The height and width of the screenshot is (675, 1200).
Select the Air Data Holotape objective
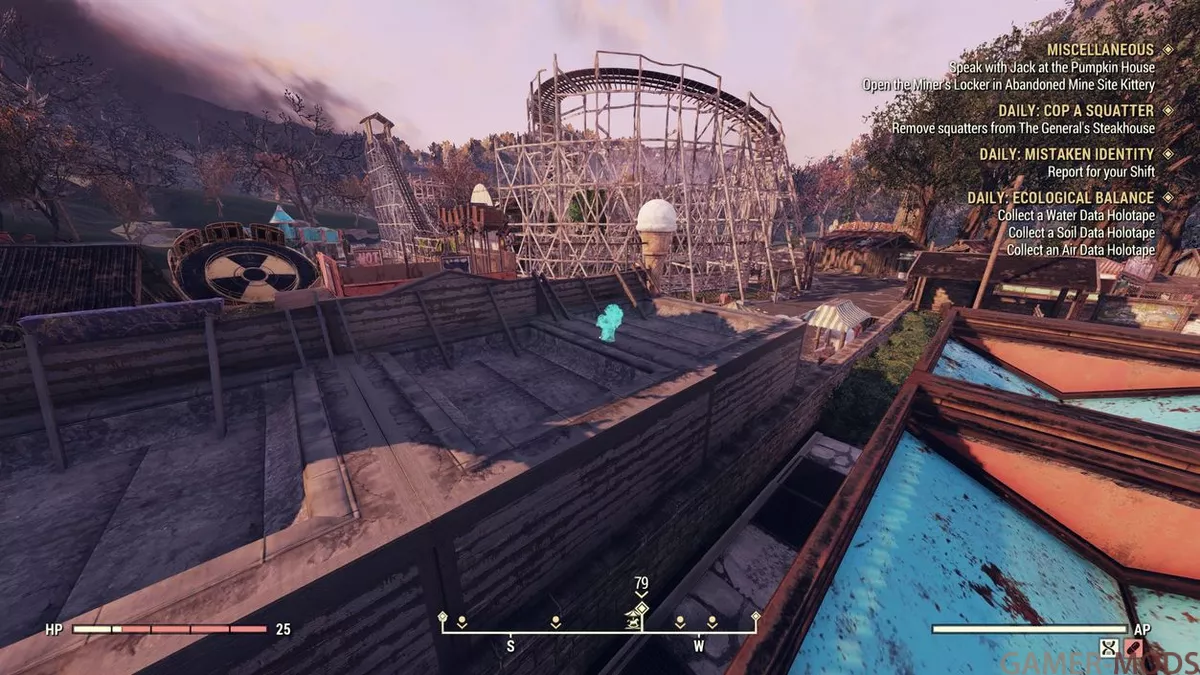(x=1081, y=249)
